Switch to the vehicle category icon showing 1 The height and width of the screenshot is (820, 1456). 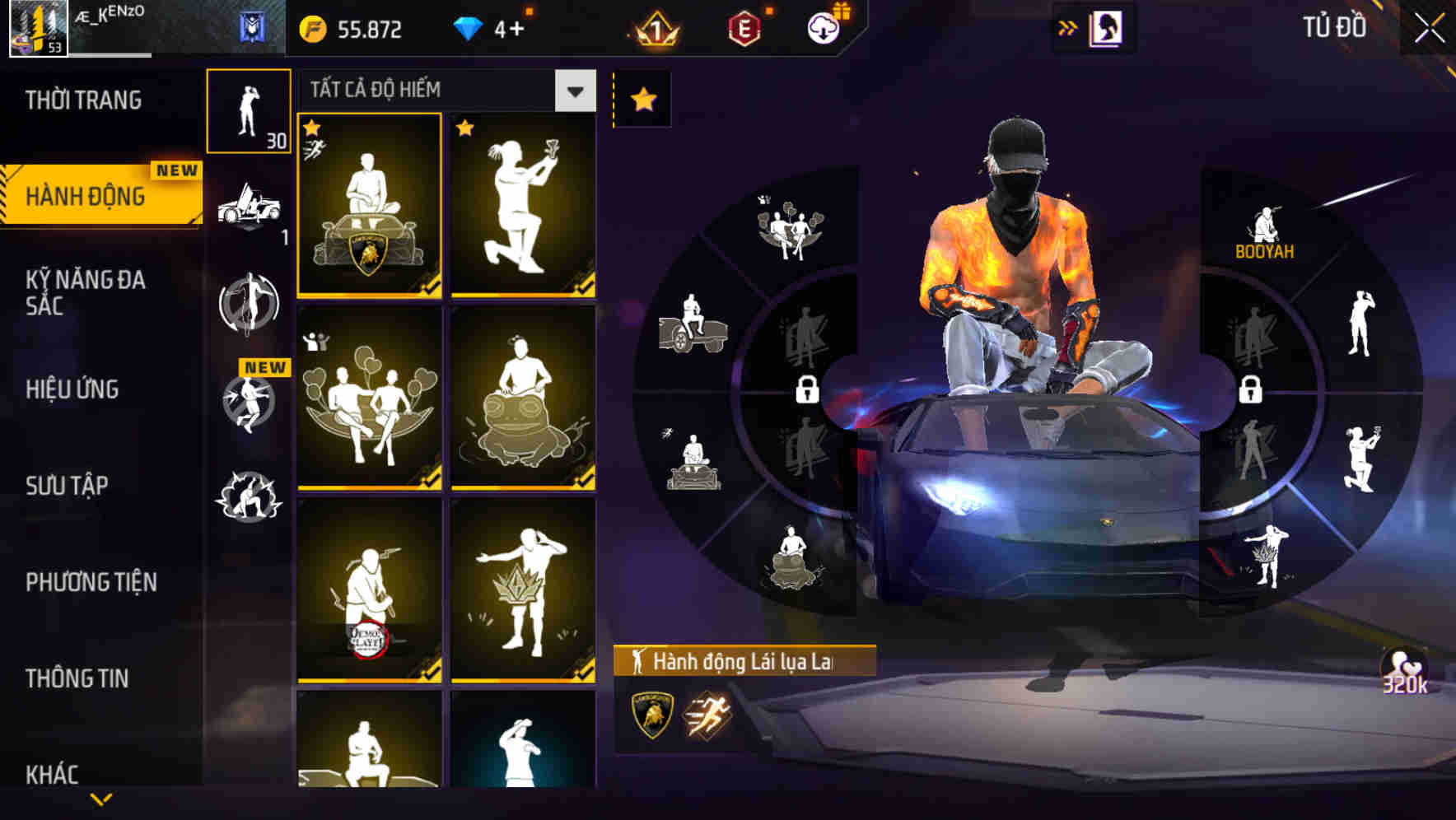(250, 208)
